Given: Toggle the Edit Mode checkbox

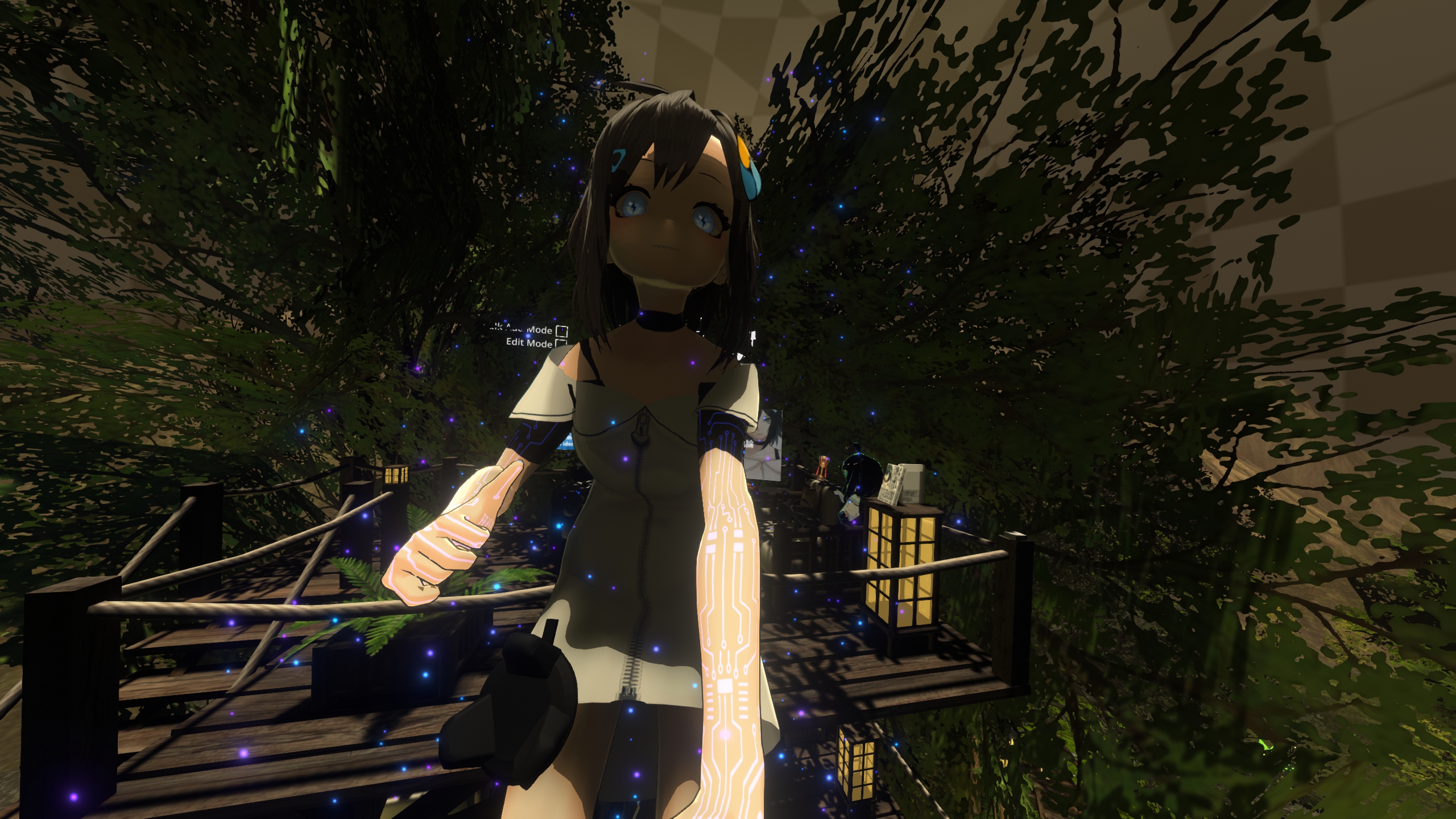Looking at the screenshot, I should tap(561, 343).
